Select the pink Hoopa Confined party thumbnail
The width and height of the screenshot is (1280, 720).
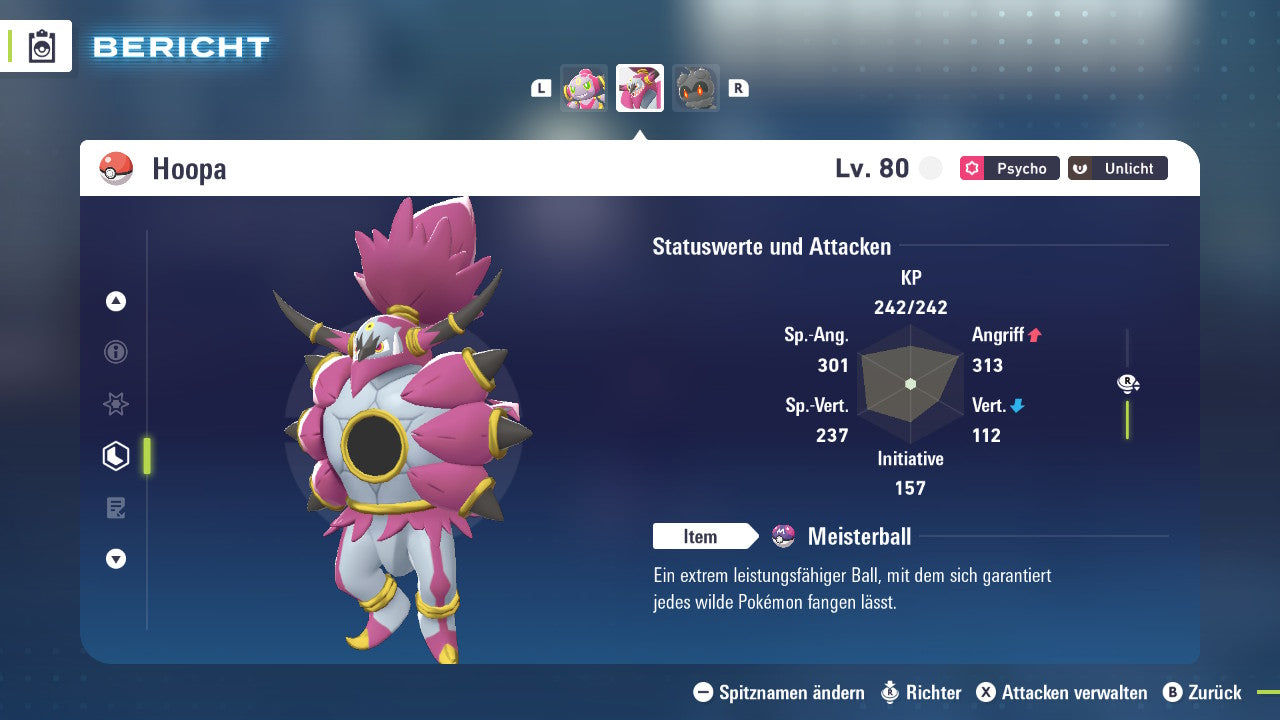click(584, 88)
